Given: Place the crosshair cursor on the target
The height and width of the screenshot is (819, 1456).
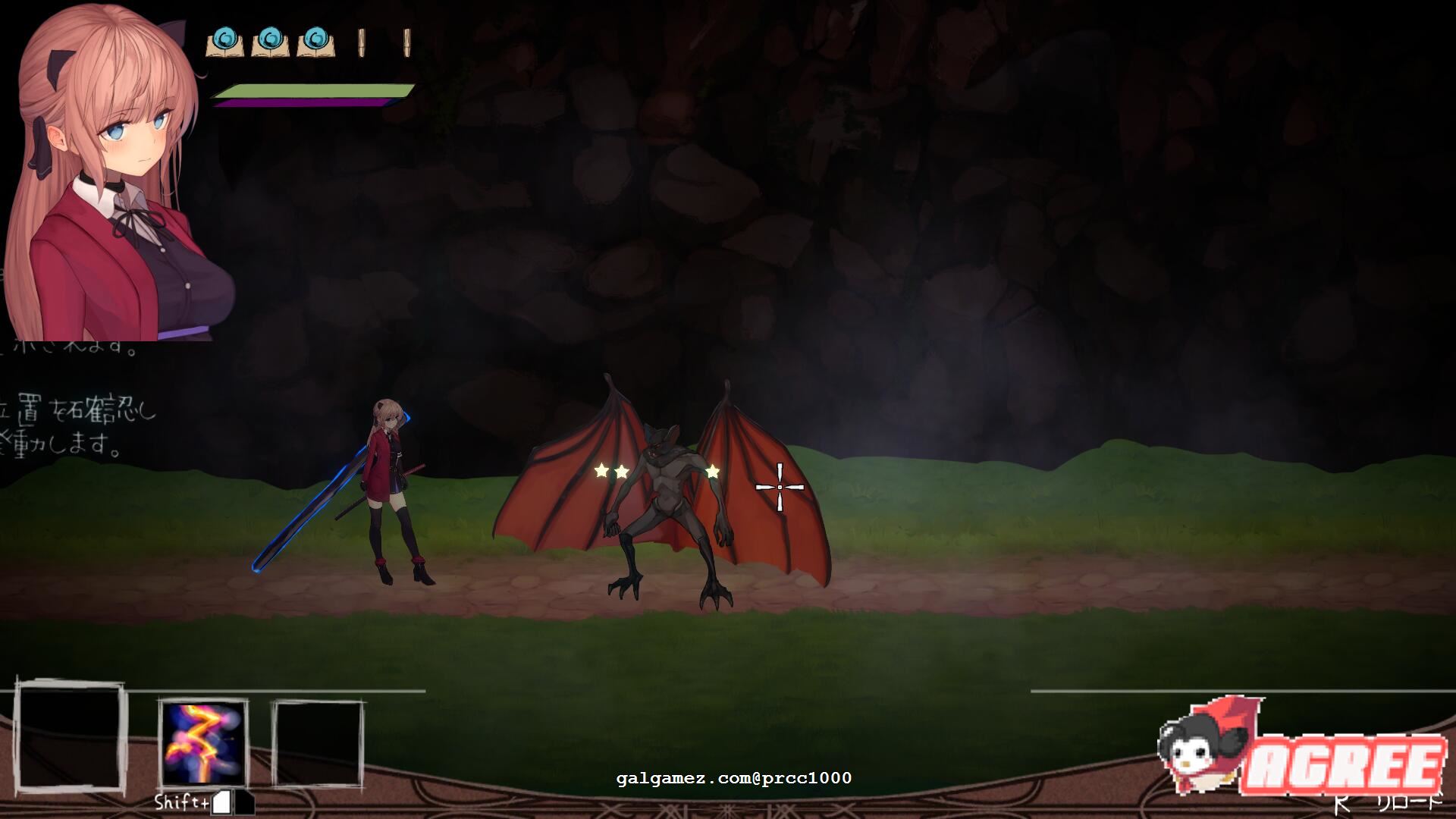Looking at the screenshot, I should click(x=781, y=486).
